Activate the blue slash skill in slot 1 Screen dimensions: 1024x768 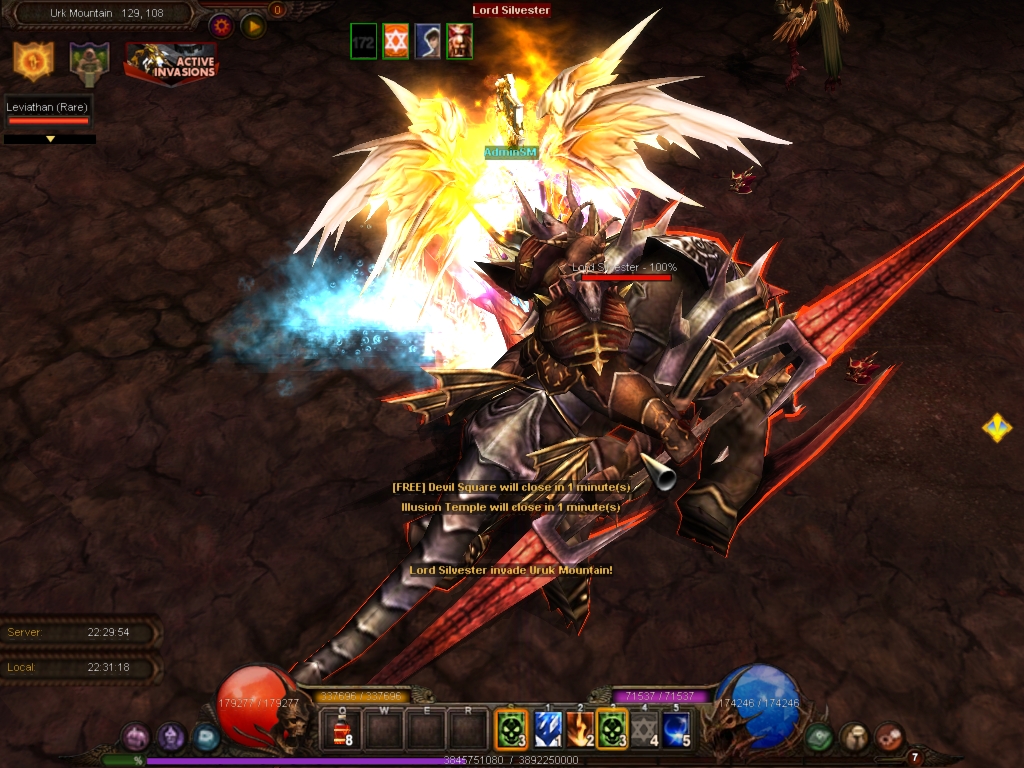pos(548,729)
